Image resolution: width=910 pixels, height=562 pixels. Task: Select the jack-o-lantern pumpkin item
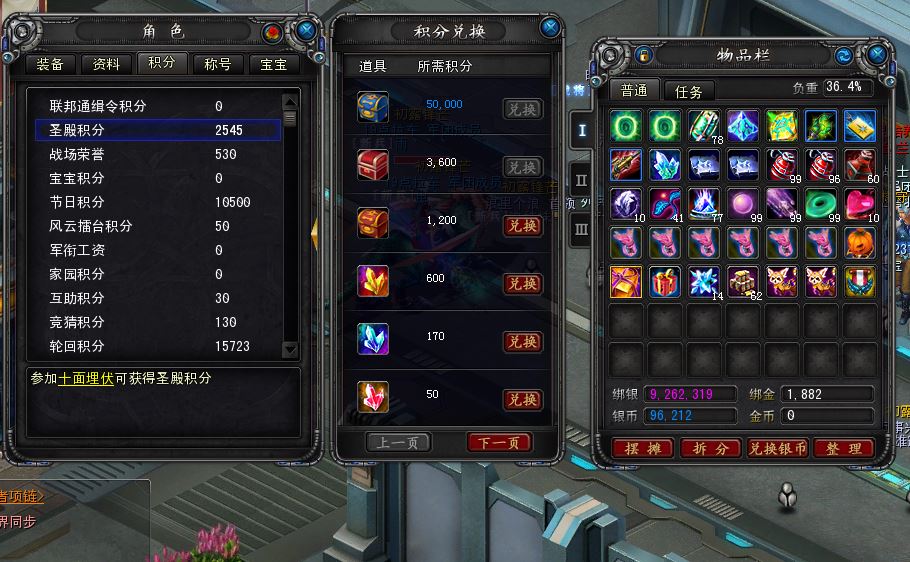pos(859,243)
